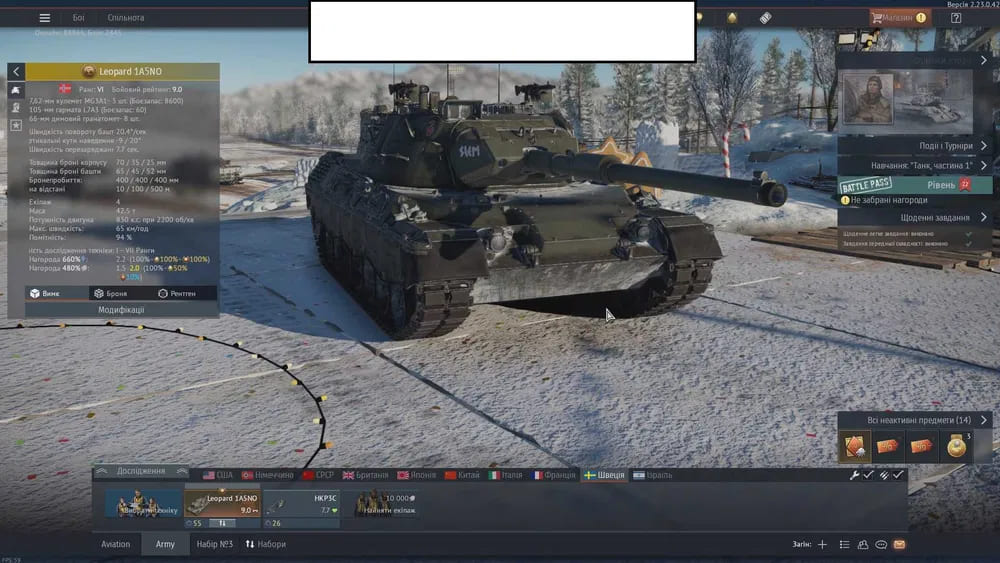Select the Рентген x-ray view

(176, 294)
